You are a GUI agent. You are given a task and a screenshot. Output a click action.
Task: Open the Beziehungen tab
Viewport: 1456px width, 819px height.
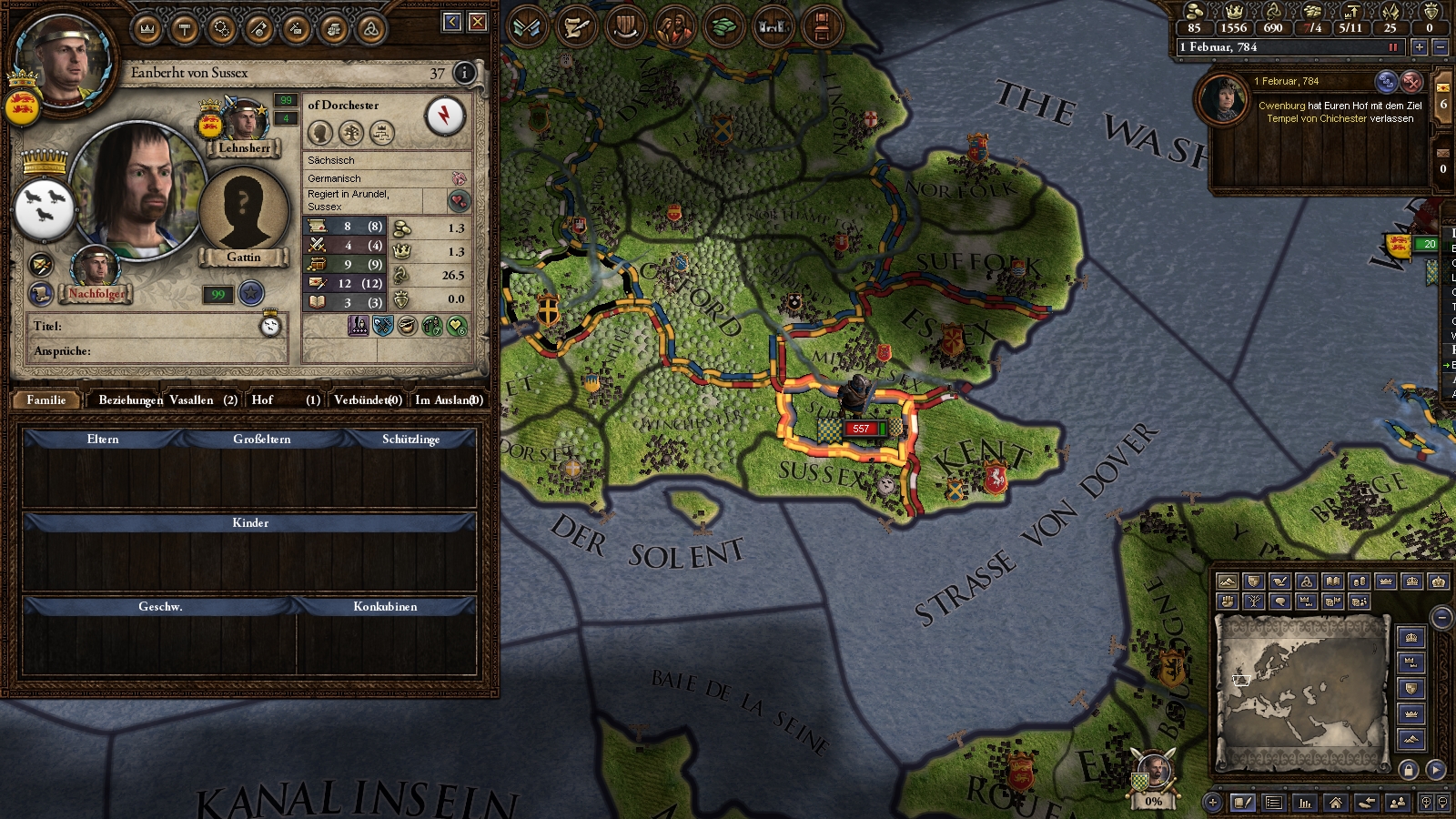[130, 399]
